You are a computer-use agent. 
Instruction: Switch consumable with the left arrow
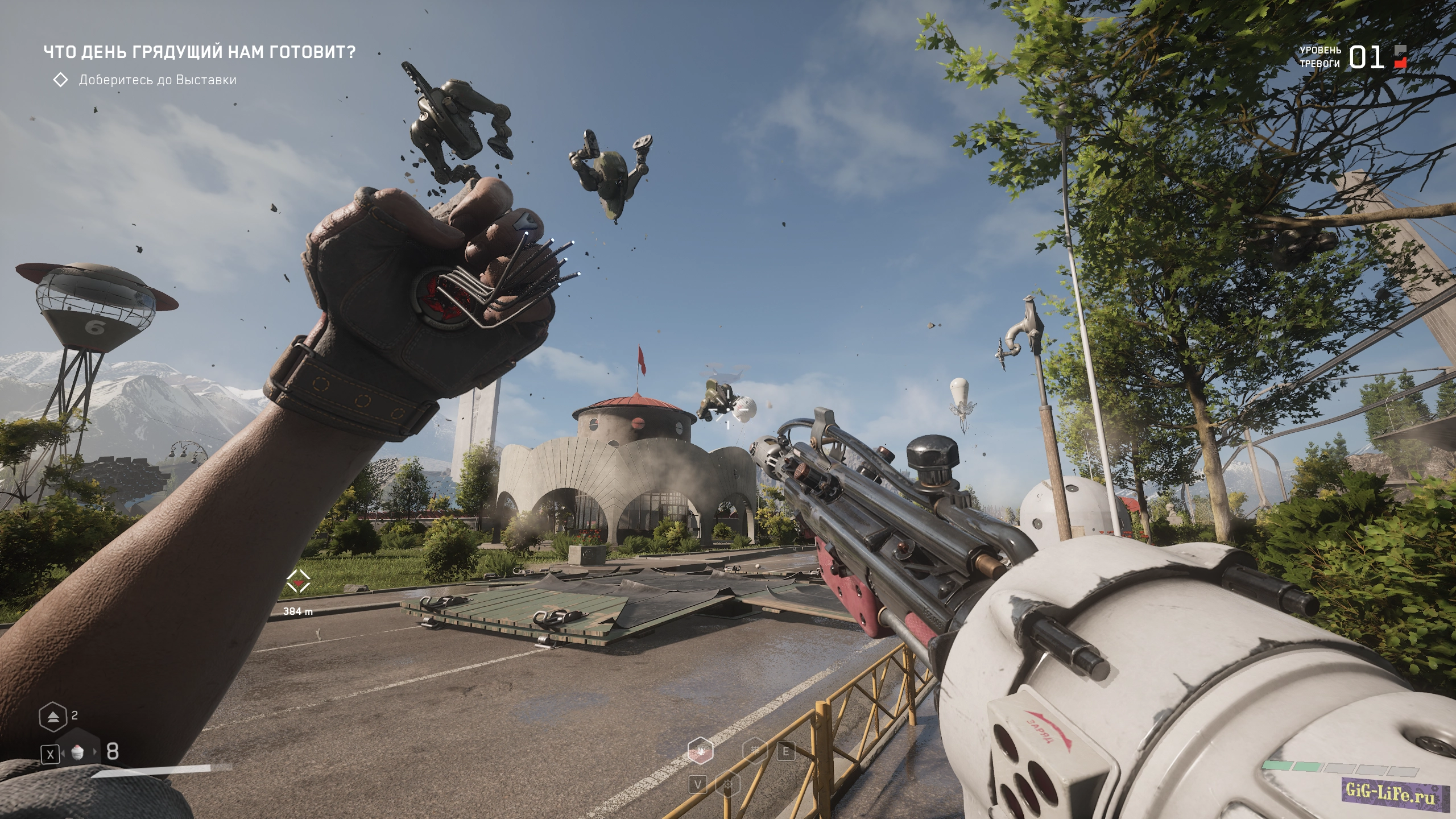(62, 753)
